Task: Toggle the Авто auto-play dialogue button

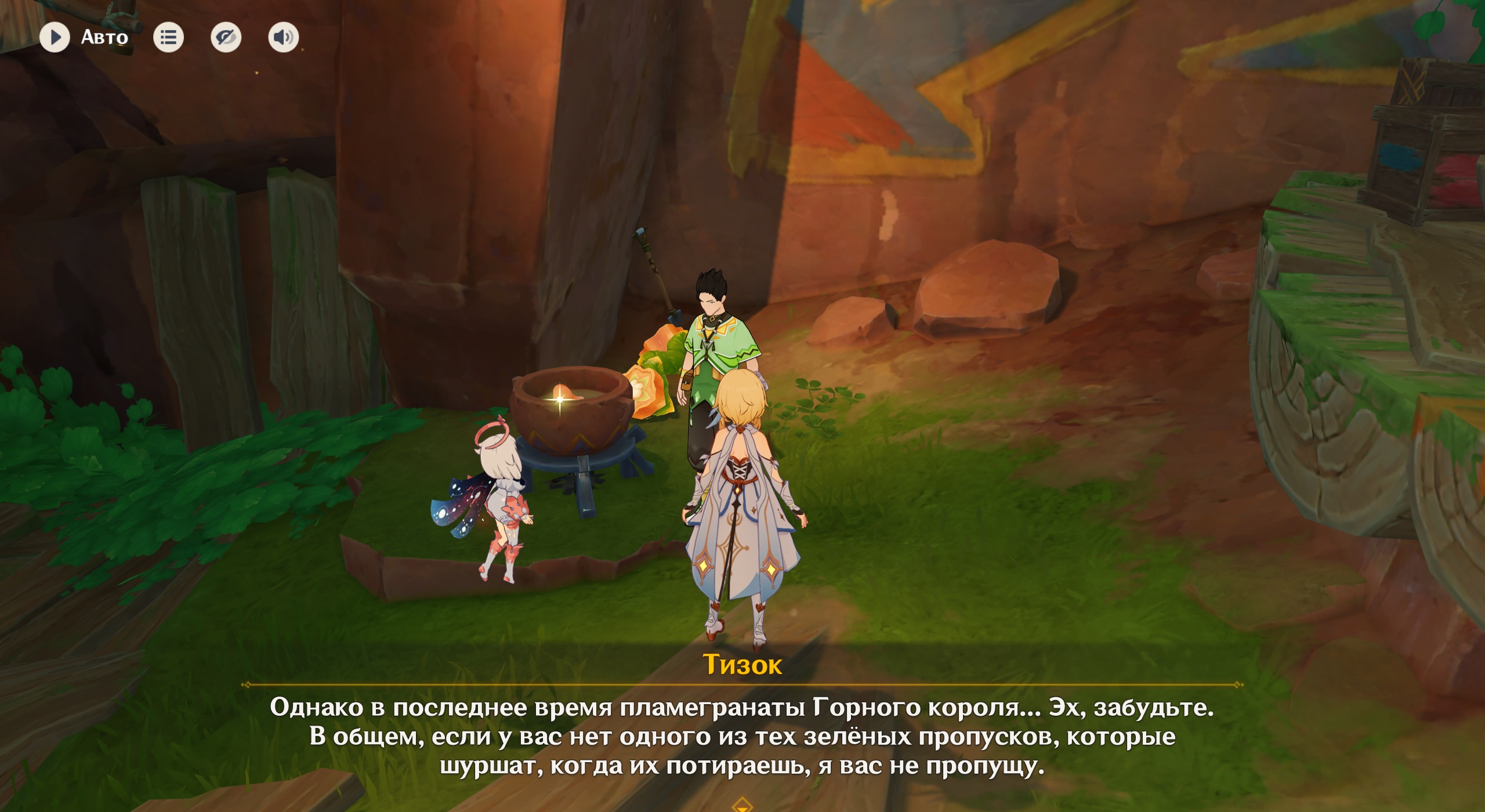Action: [55, 38]
